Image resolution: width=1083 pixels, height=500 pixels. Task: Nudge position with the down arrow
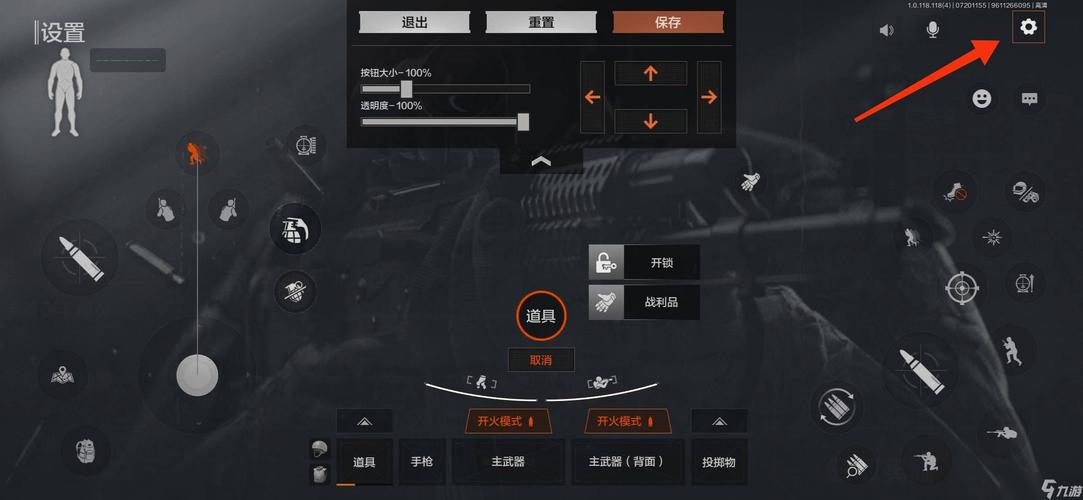coord(651,121)
